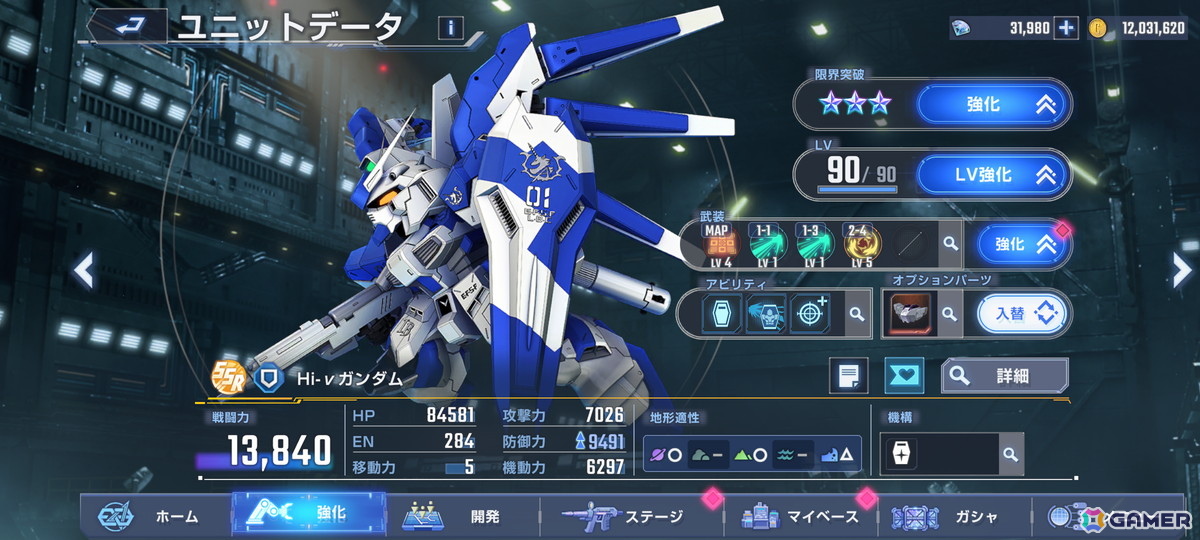Select the MAP weapon icon

pyautogui.click(x=719, y=242)
